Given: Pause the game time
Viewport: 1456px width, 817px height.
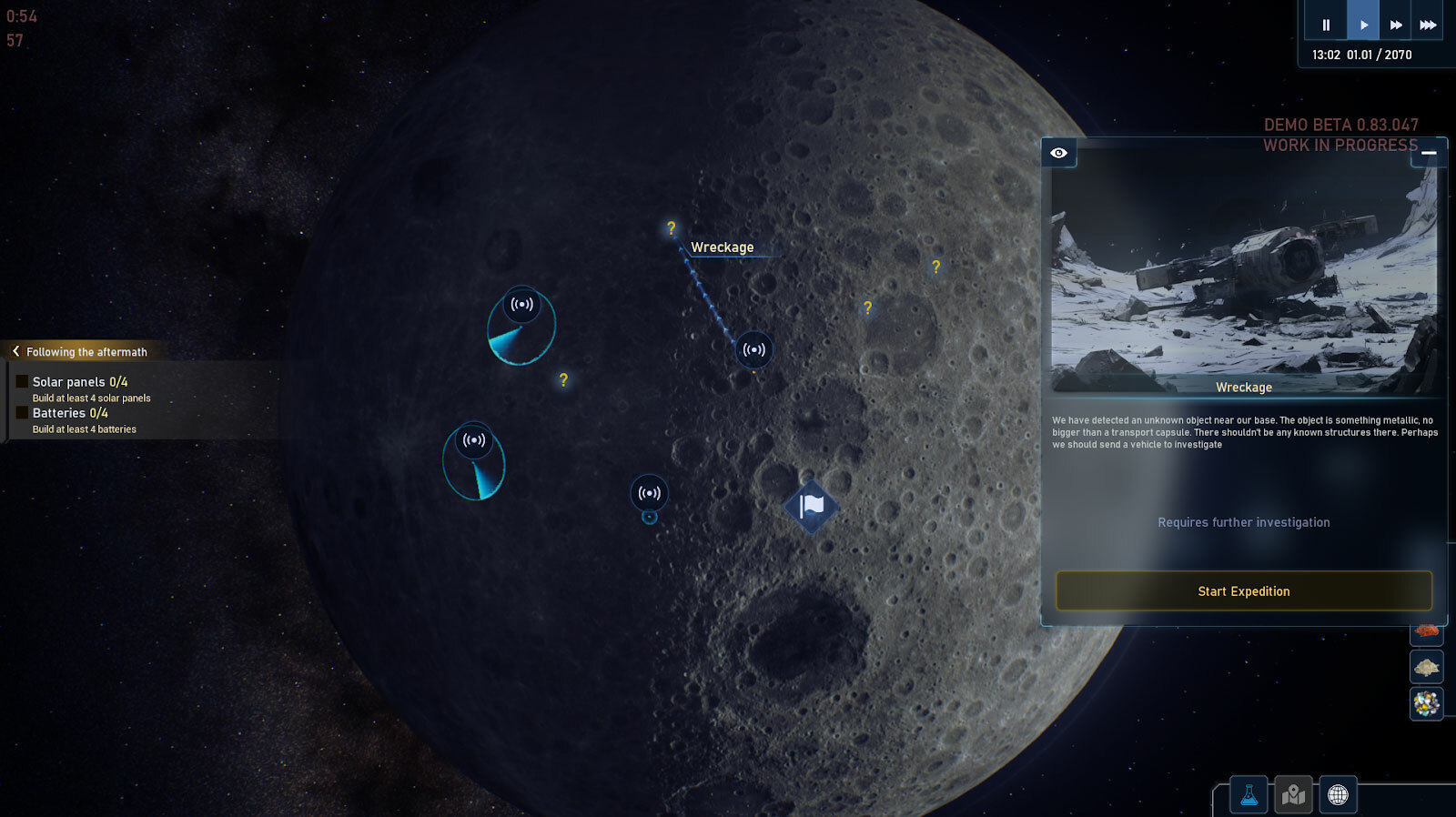Looking at the screenshot, I should pyautogui.click(x=1326, y=25).
